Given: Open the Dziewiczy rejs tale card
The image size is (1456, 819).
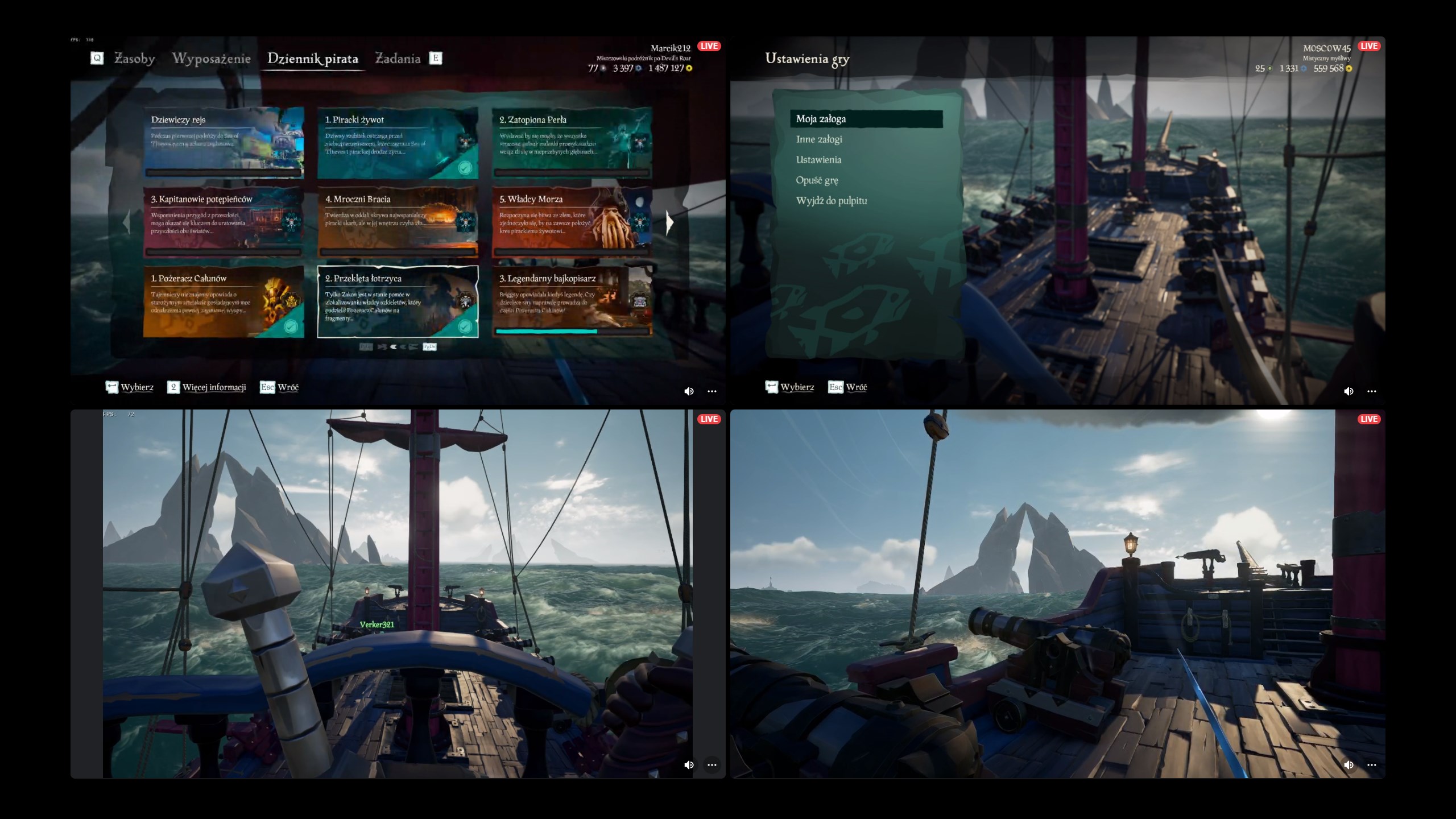Looking at the screenshot, I should (224, 143).
